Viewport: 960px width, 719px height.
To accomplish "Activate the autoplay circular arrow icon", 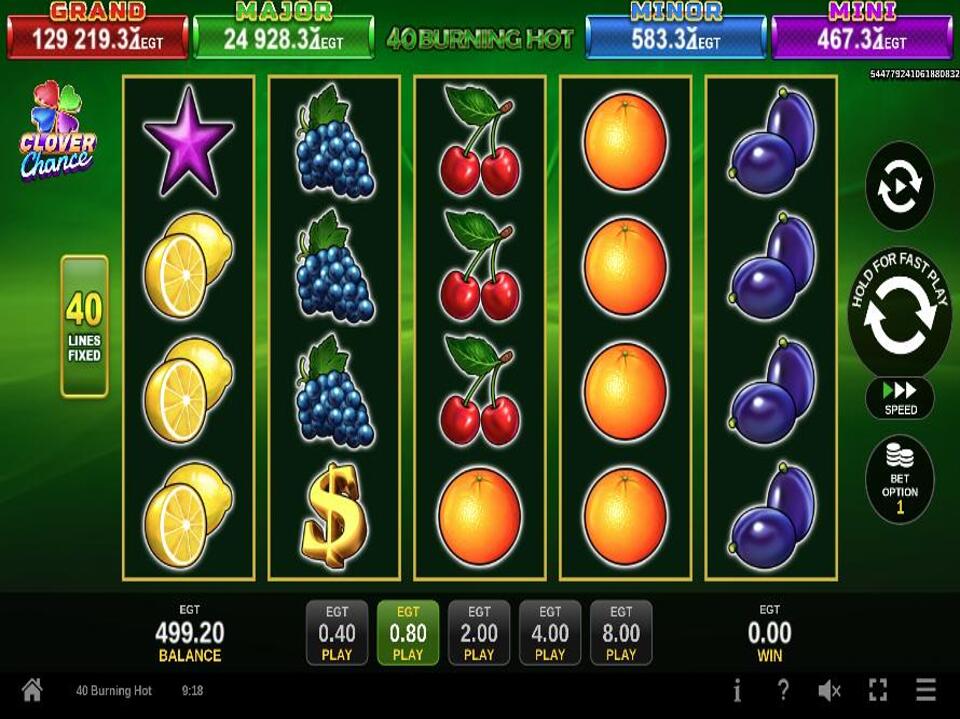I will click(x=899, y=186).
